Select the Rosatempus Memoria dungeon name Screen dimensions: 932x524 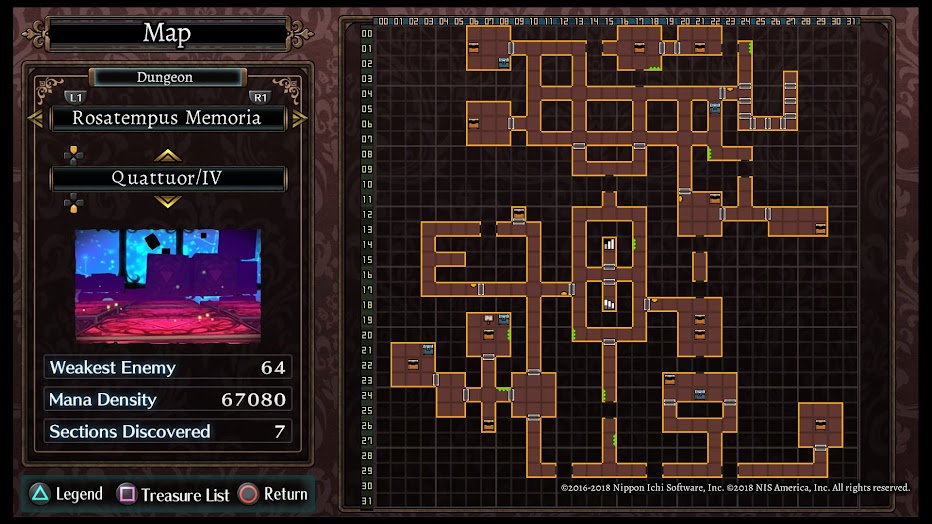pos(167,118)
